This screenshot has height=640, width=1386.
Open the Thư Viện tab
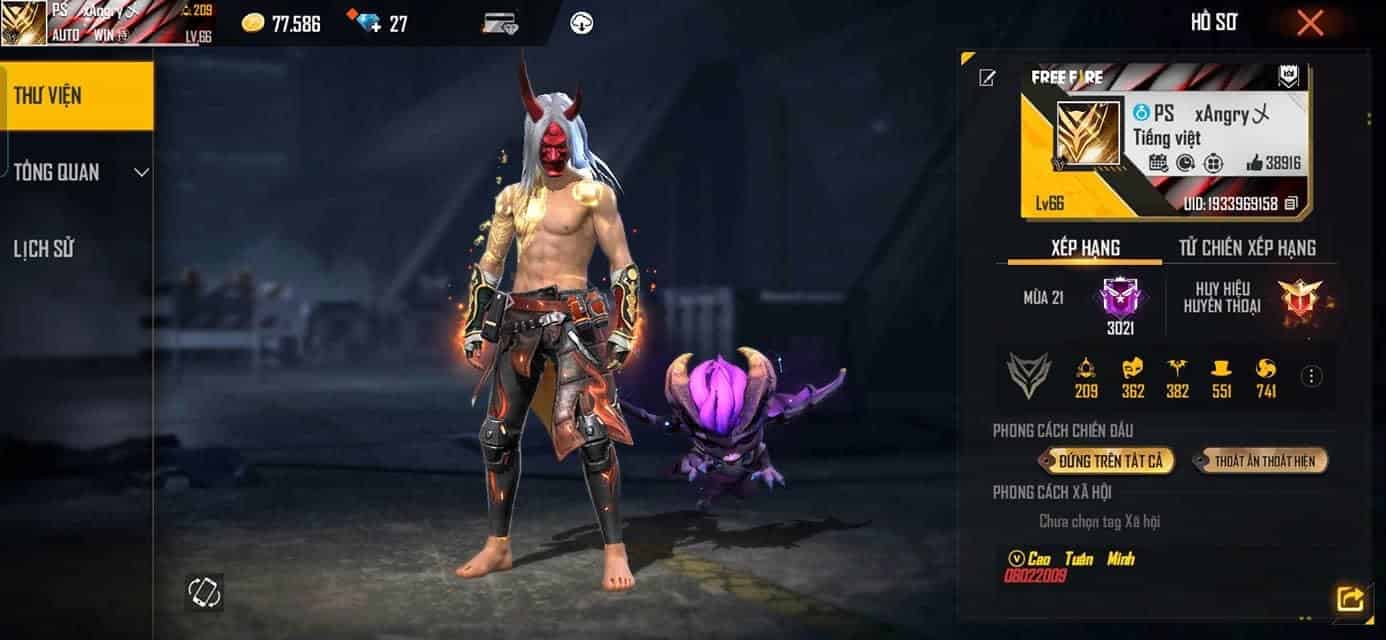point(77,96)
